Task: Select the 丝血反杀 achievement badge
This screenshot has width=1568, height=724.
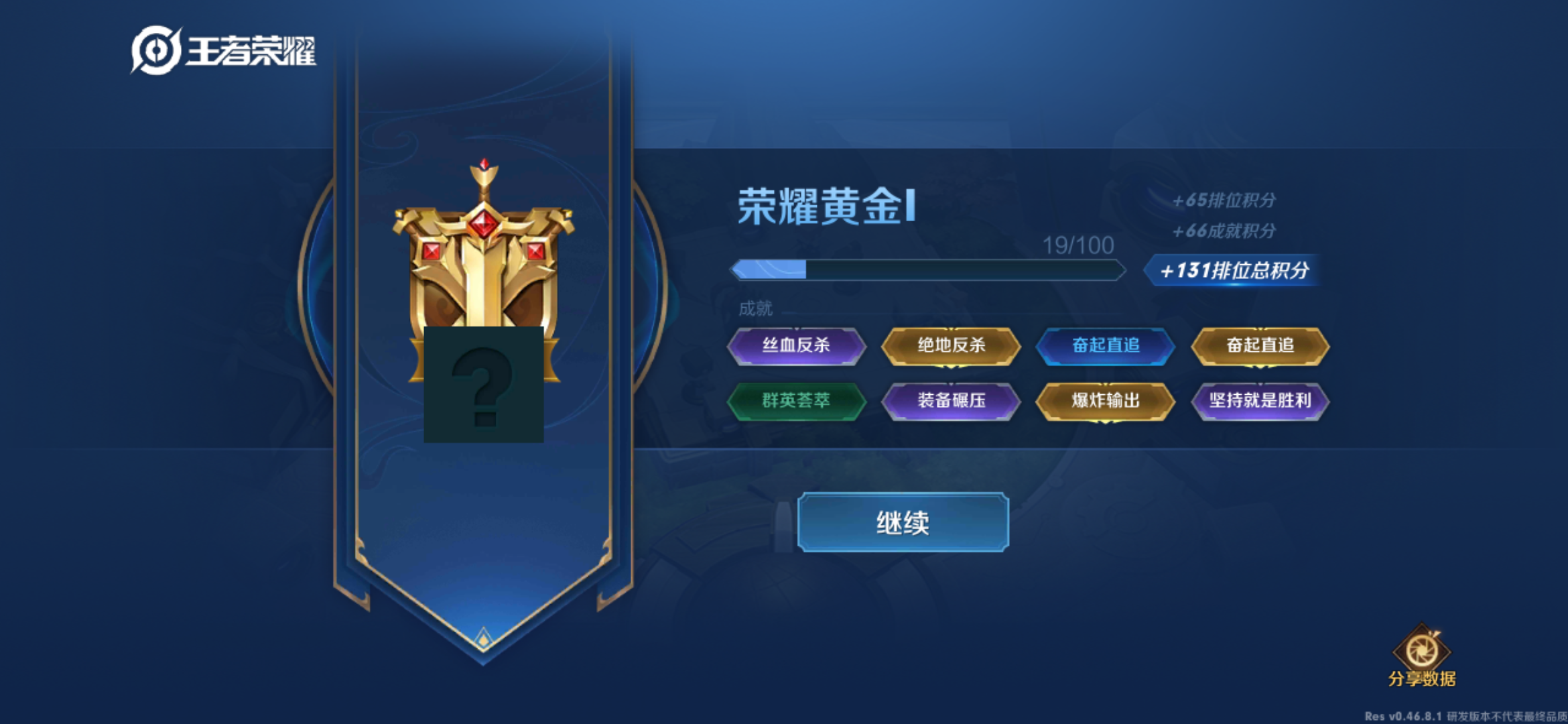Action: 797,346
